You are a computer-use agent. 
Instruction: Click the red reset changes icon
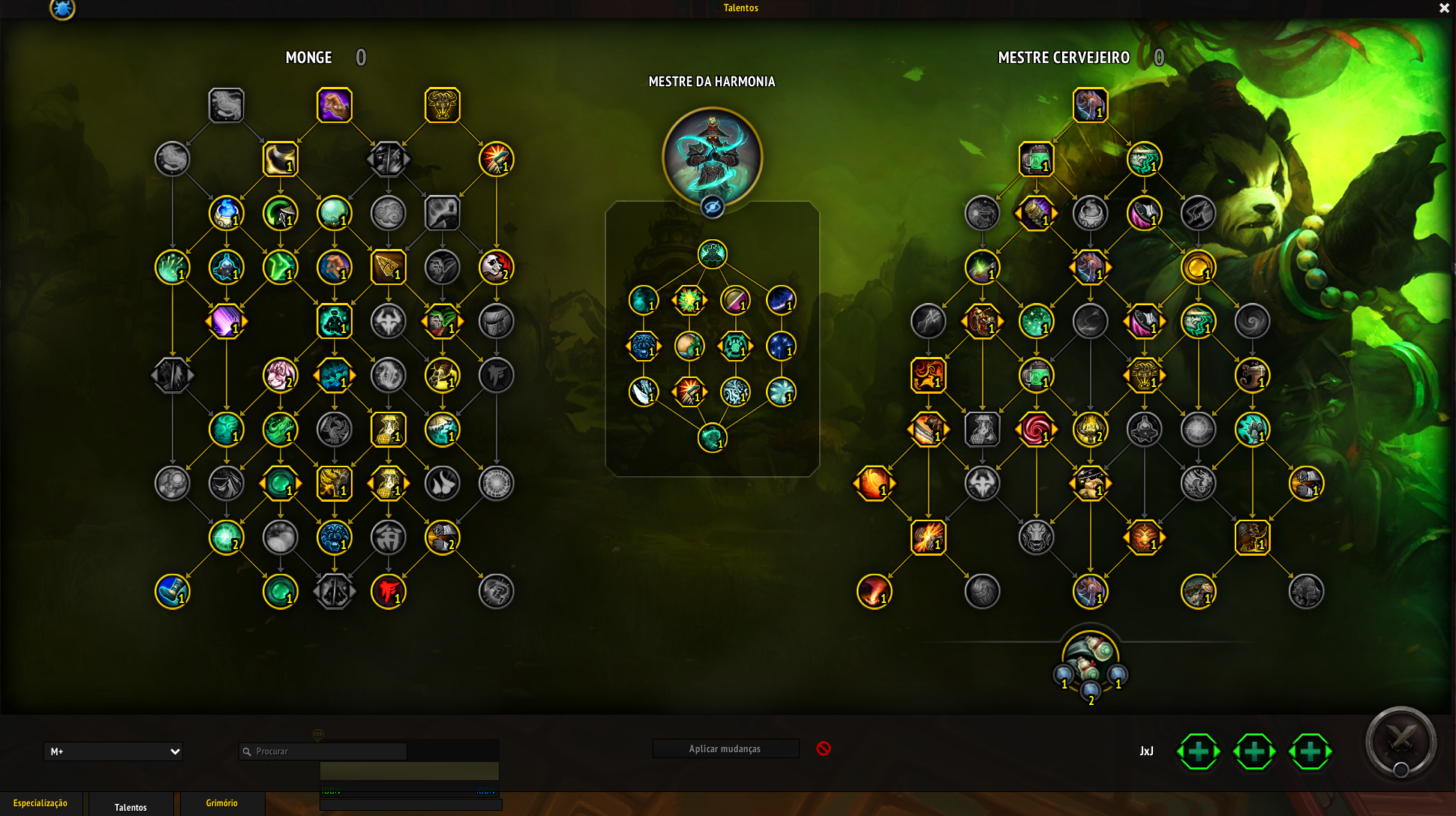click(824, 748)
